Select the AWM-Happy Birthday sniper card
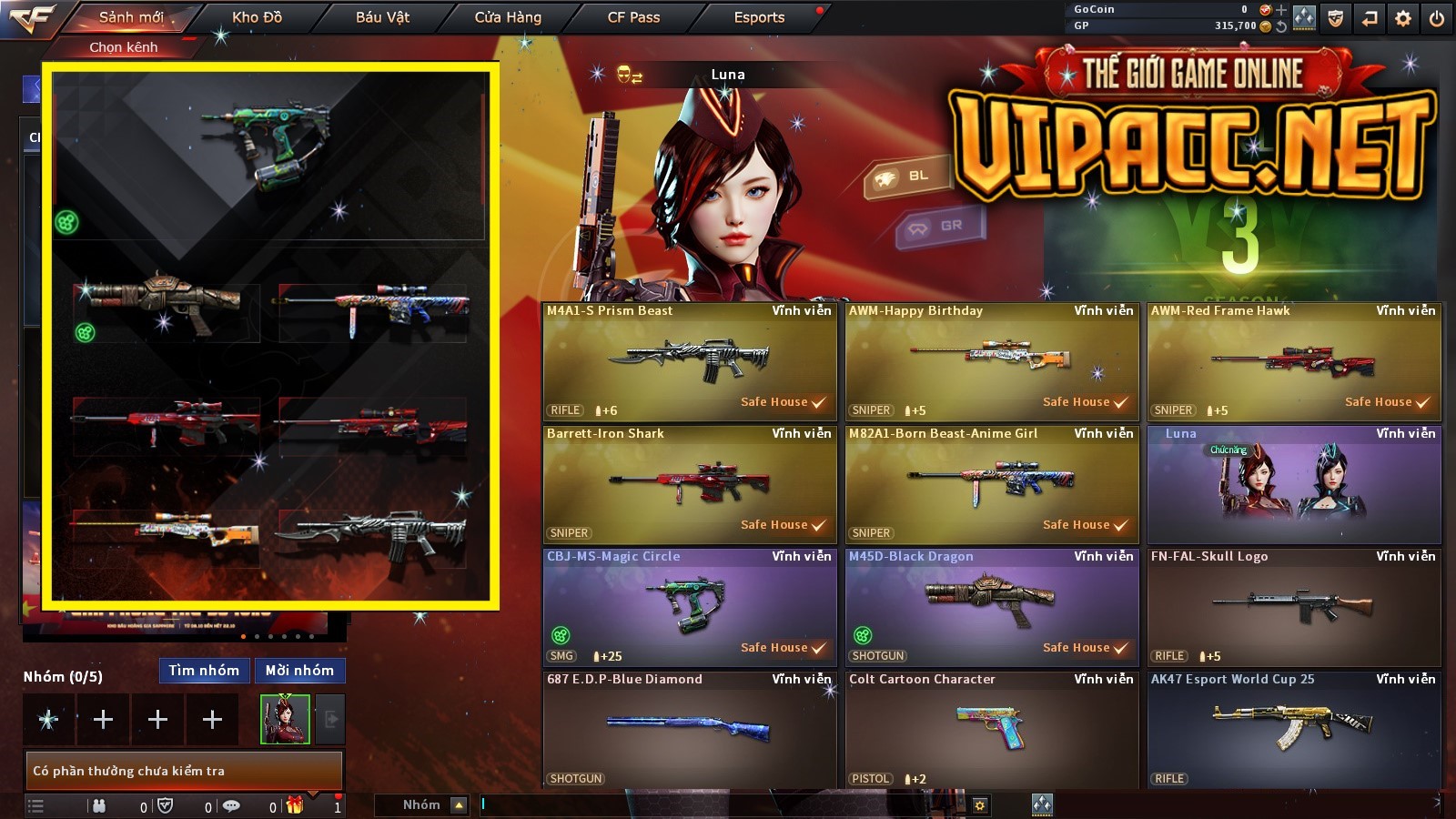 click(991, 361)
